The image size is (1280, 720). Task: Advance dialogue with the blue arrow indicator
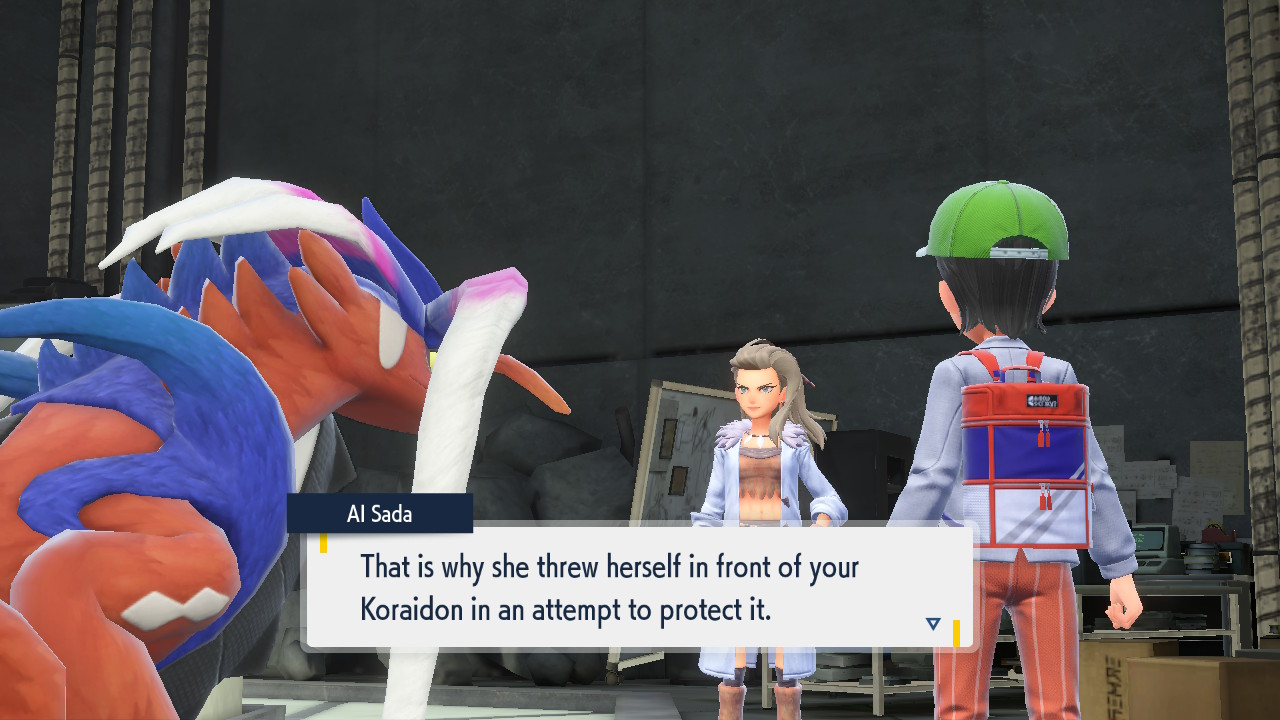pos(933,624)
